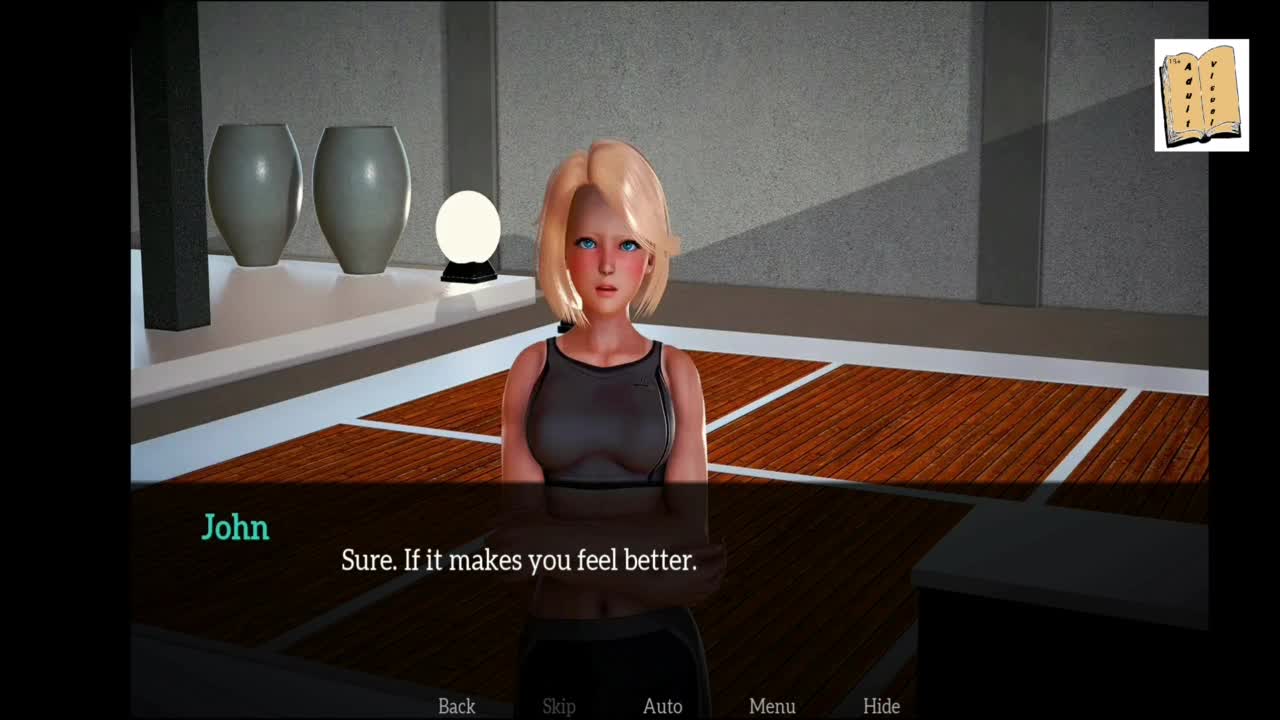This screenshot has height=720, width=1280.
Task: Click the Skip button in quick menu
Action: tap(559, 706)
